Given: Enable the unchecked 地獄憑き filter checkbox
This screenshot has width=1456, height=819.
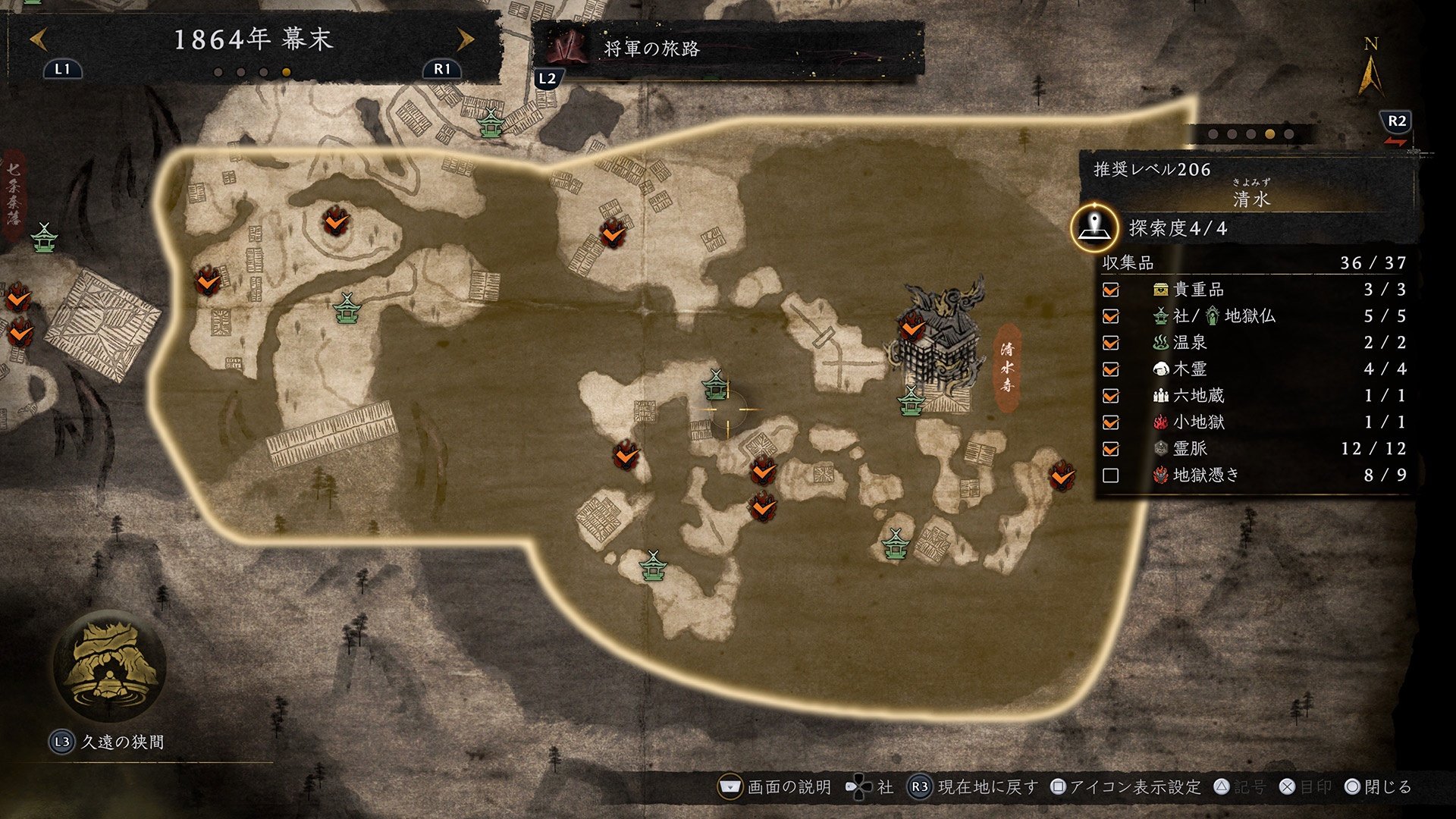Looking at the screenshot, I should [x=1111, y=475].
